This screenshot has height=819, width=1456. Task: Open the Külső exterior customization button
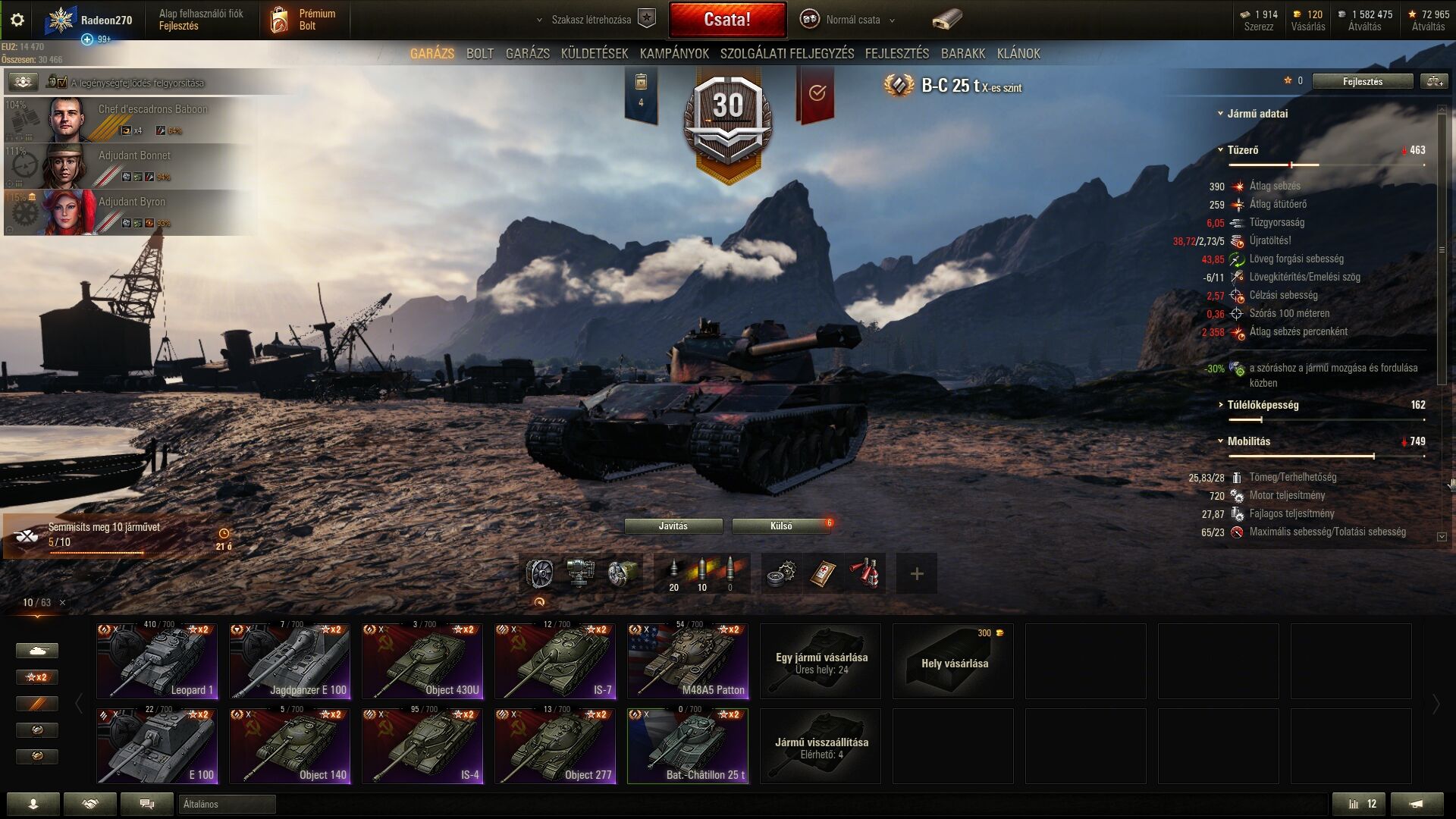click(x=780, y=526)
